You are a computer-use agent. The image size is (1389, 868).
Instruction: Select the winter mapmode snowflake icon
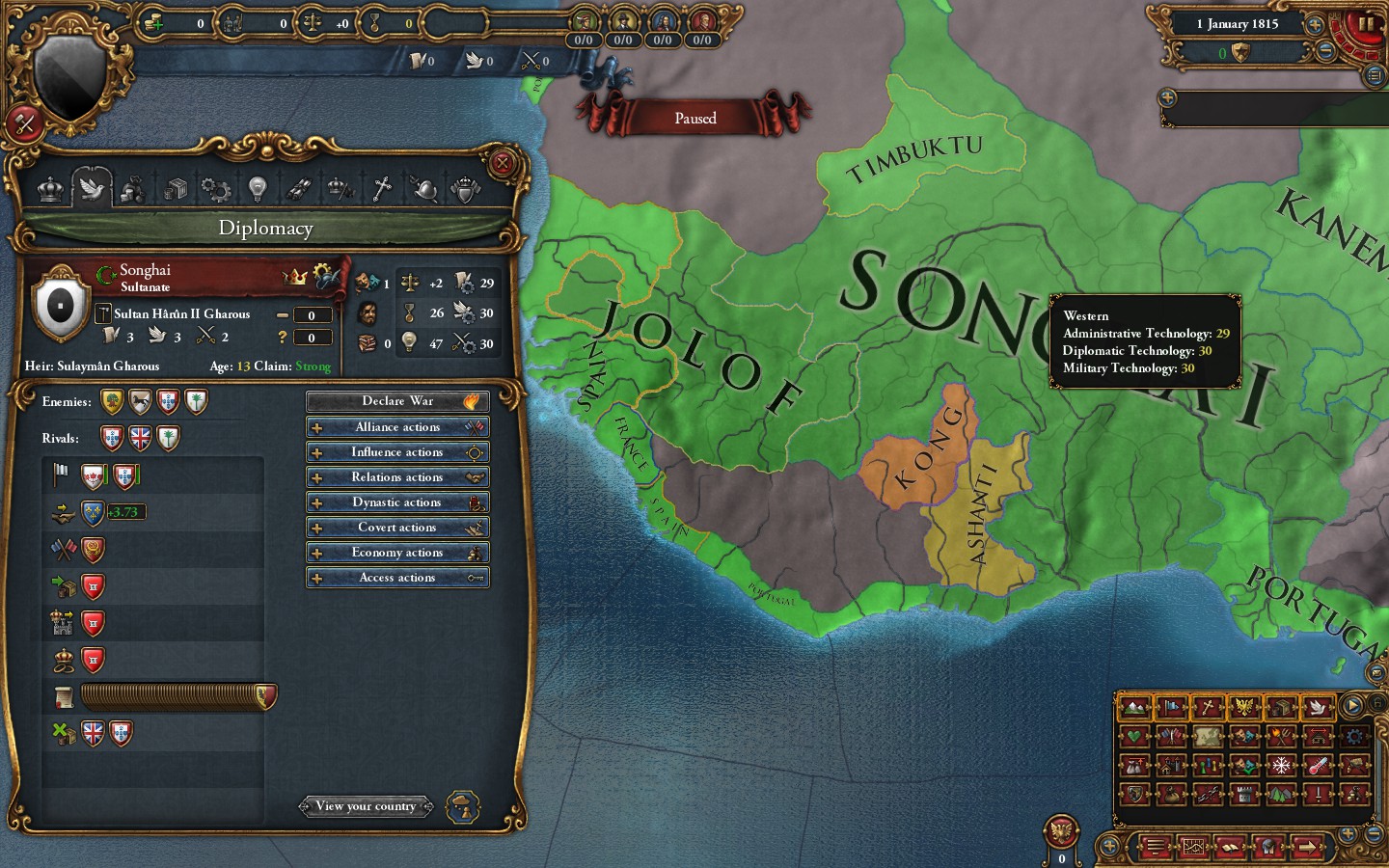[x=1281, y=766]
